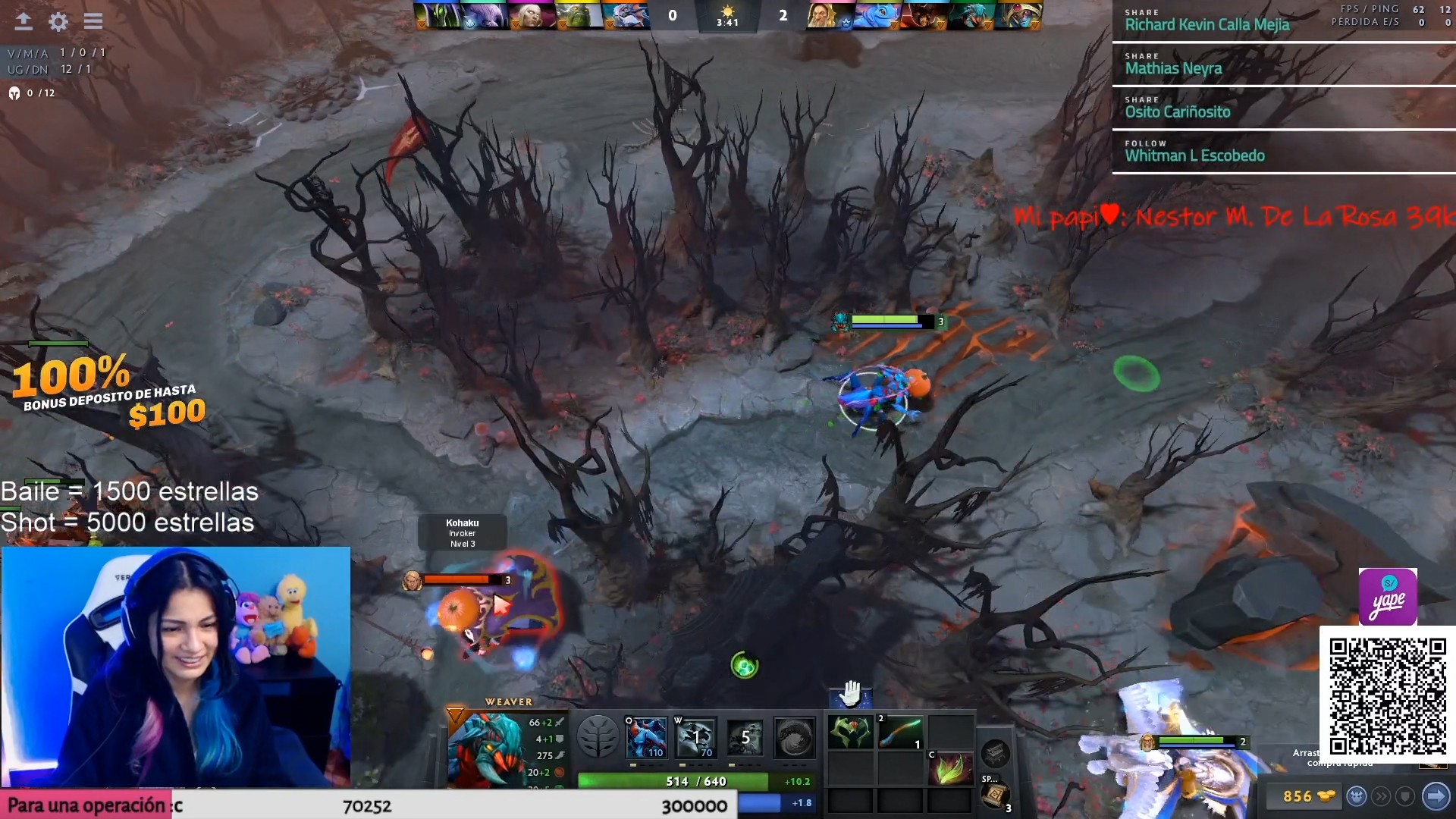Select the green headpiece item slot
This screenshot has height=819, width=1456.
pyautogui.click(x=850, y=733)
